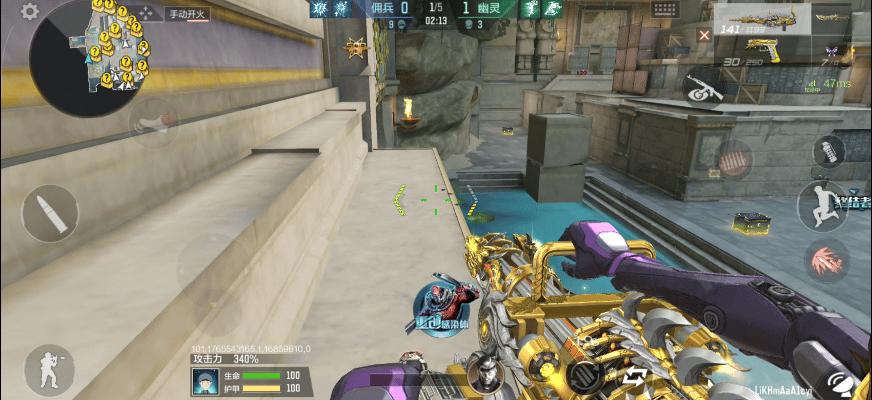Open the 感染体 character skill icon
This screenshot has height=400, width=872.
439,309
